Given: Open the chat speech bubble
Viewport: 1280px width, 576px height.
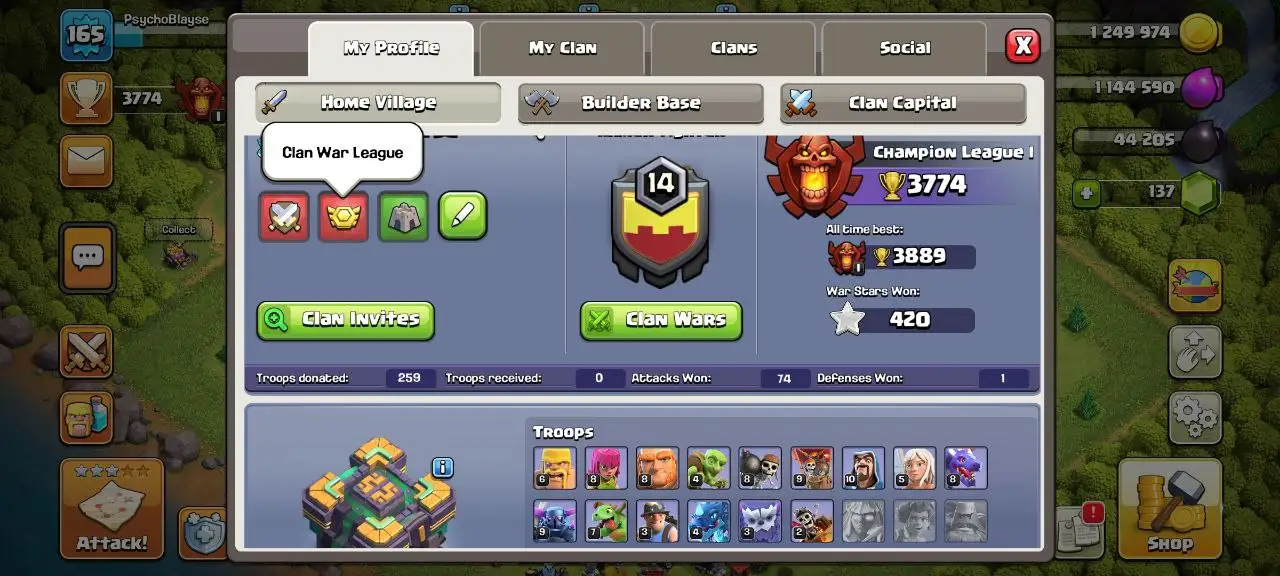Looking at the screenshot, I should click(87, 257).
